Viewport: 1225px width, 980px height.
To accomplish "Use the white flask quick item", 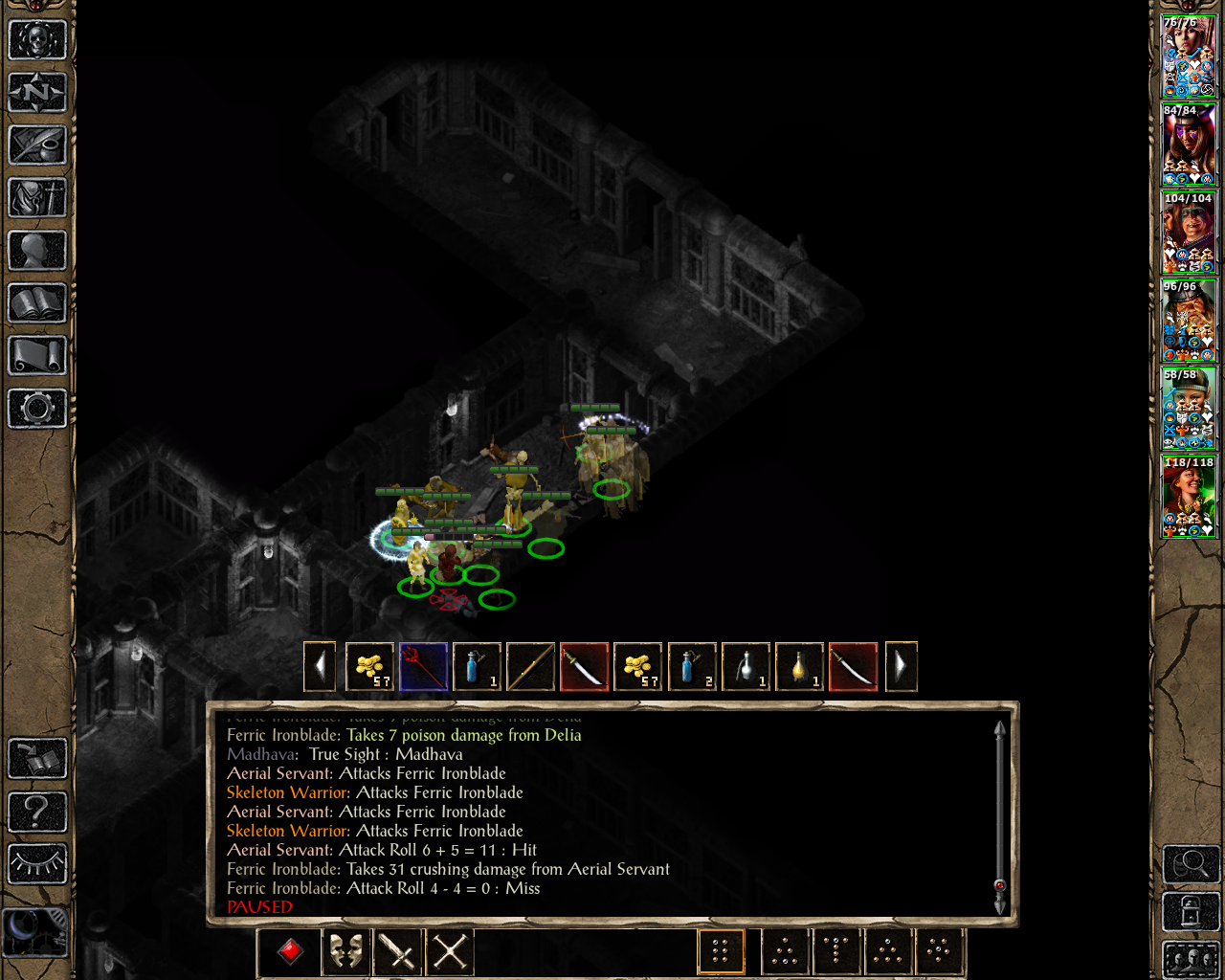I will click(x=745, y=666).
